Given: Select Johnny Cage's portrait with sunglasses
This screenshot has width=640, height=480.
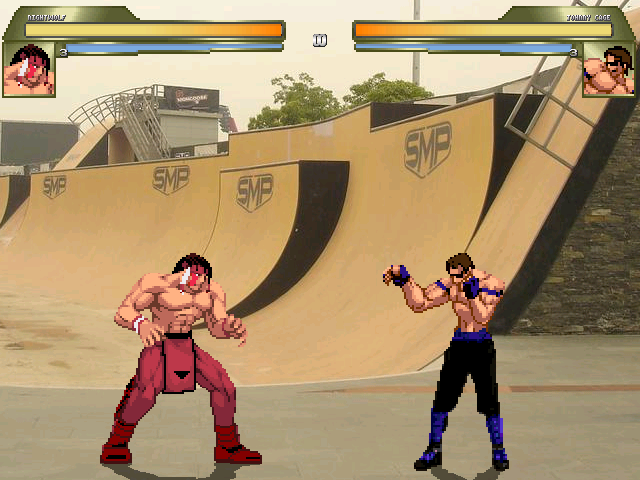Looking at the screenshot, I should pyautogui.click(x=608, y=70).
